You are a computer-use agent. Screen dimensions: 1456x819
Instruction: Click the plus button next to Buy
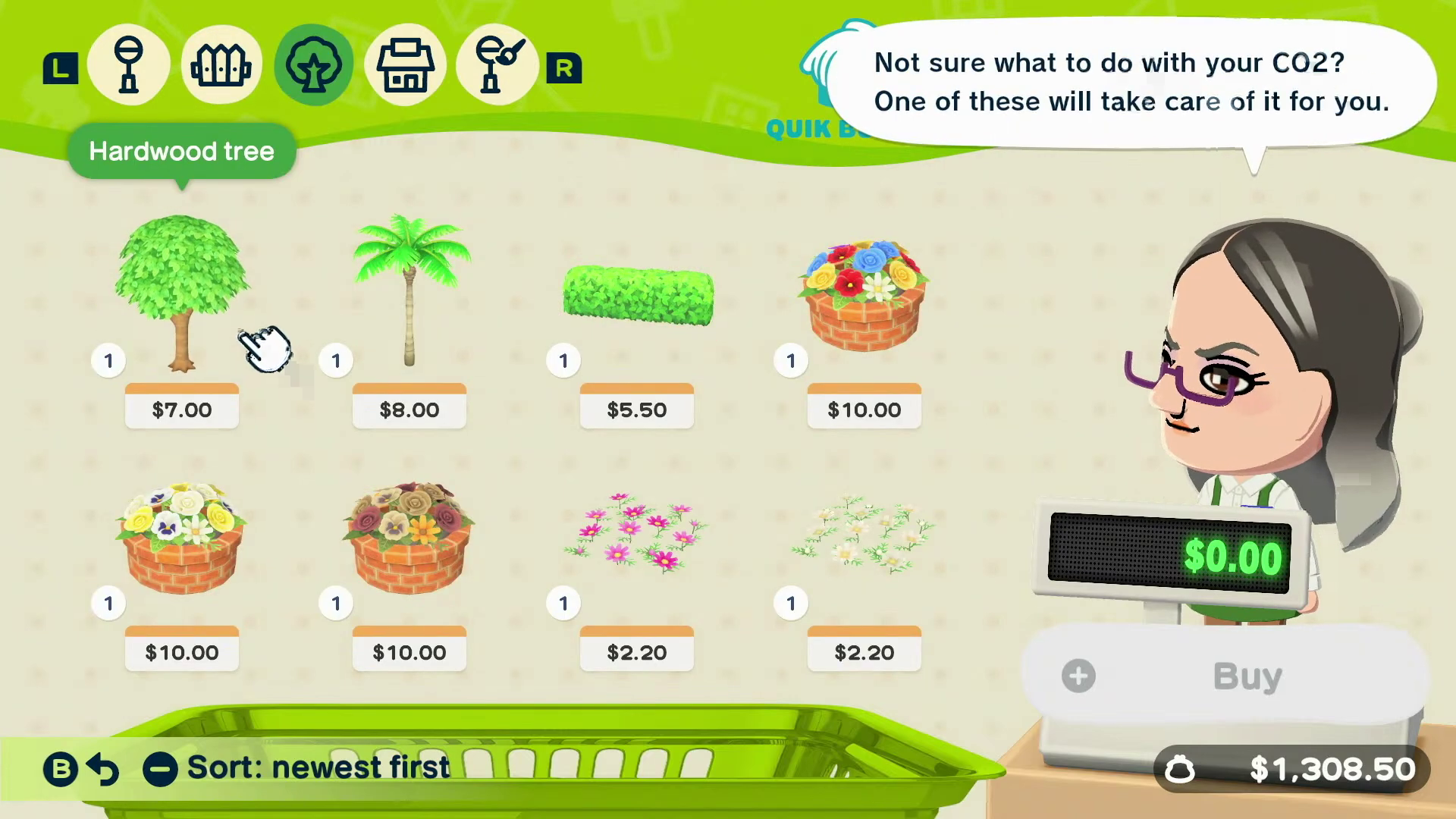click(x=1078, y=676)
